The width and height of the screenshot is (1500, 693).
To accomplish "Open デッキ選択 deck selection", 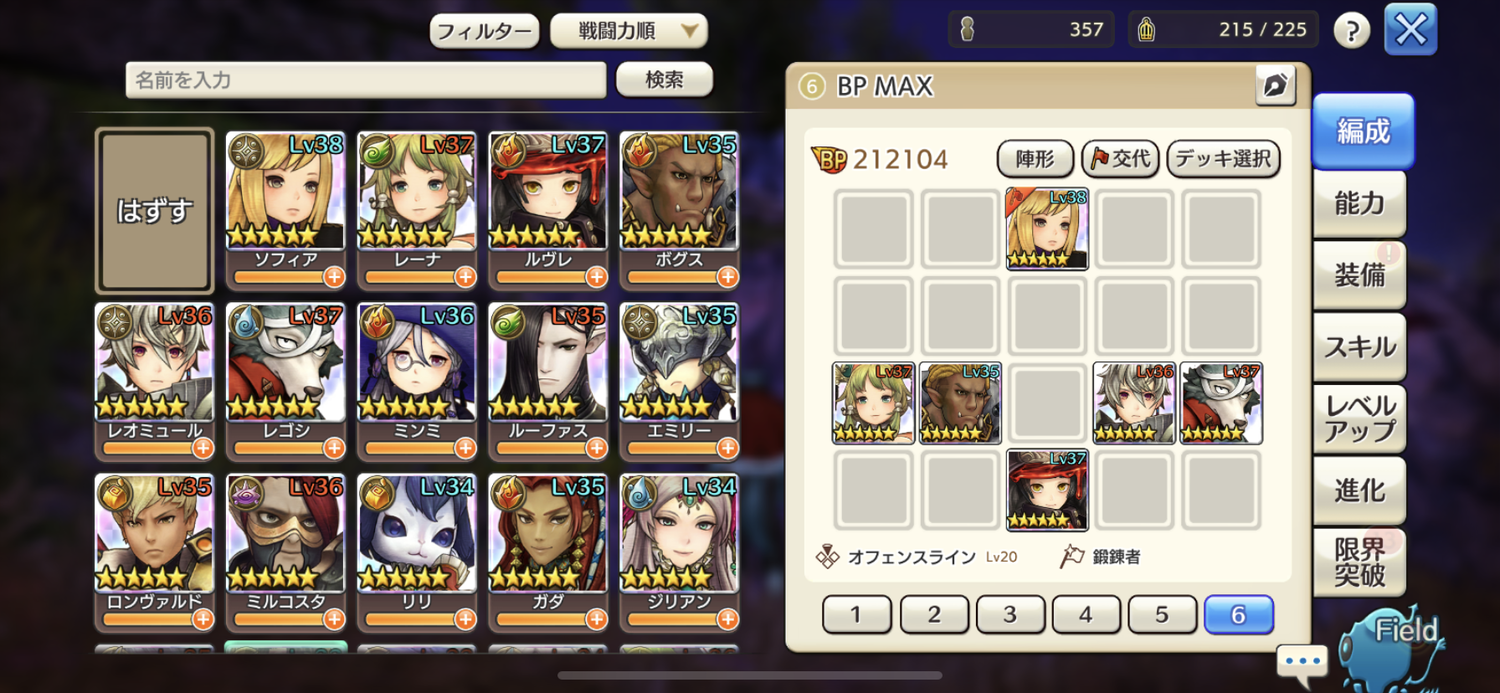I will pyautogui.click(x=1223, y=159).
